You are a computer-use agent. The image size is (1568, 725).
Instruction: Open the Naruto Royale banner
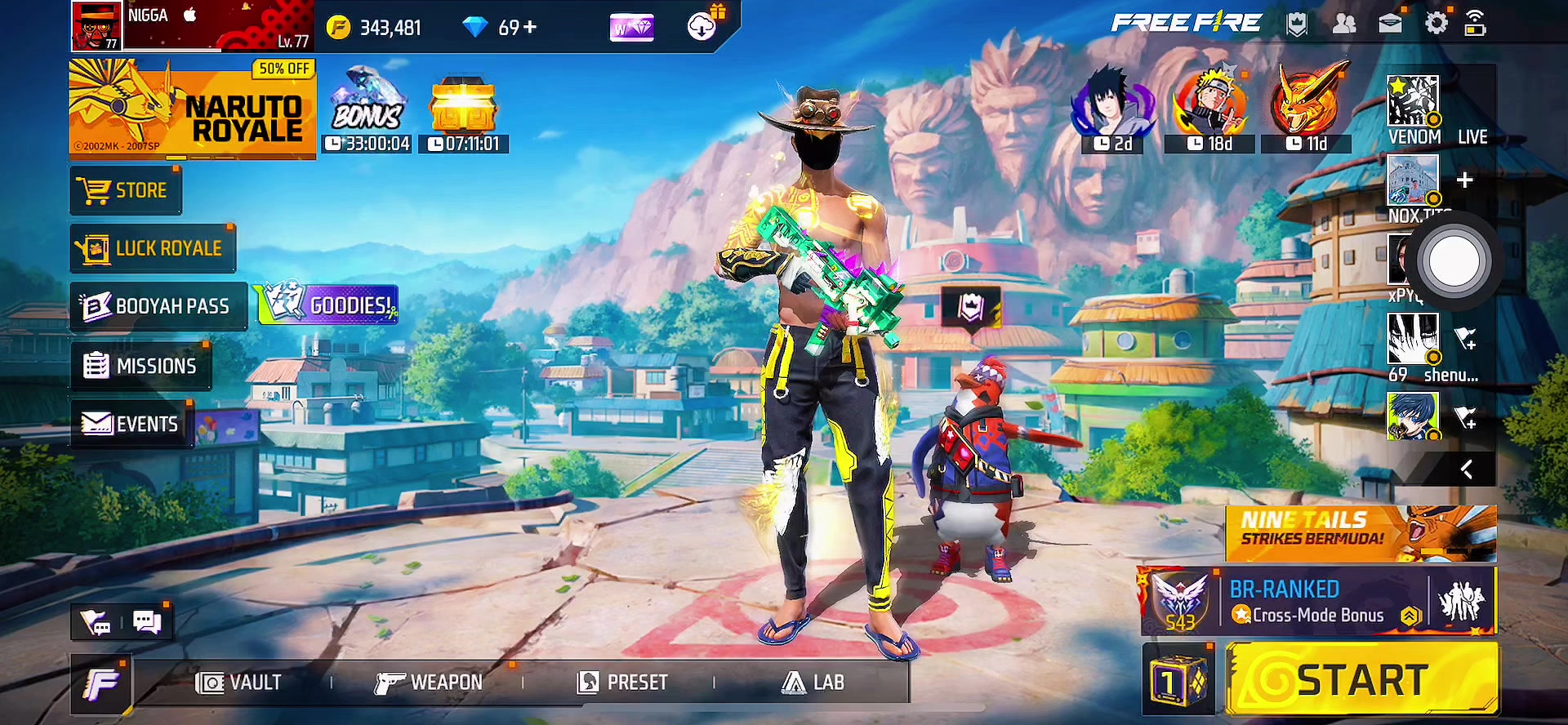[193, 109]
